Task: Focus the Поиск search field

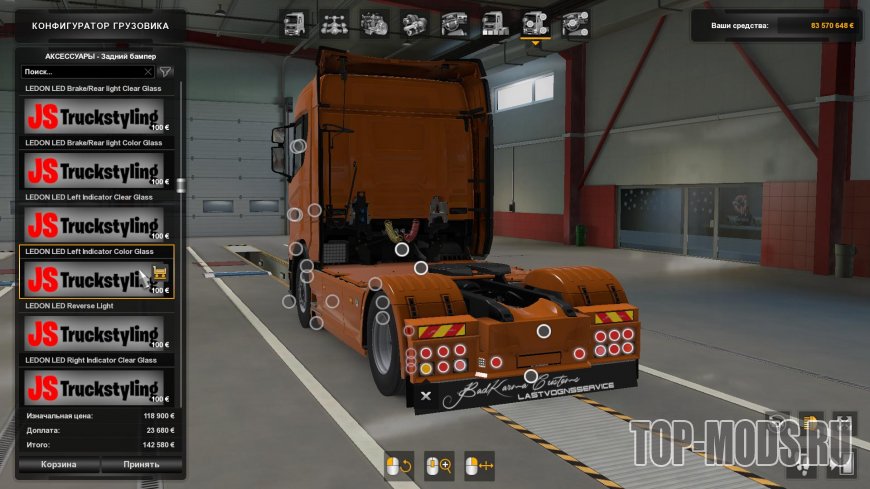Action: [82, 72]
